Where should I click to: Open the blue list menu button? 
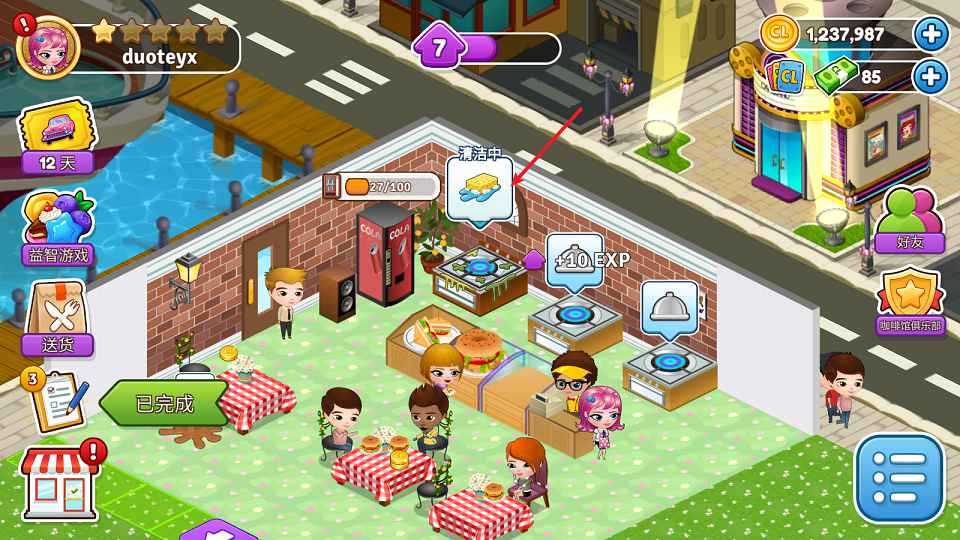(x=898, y=478)
